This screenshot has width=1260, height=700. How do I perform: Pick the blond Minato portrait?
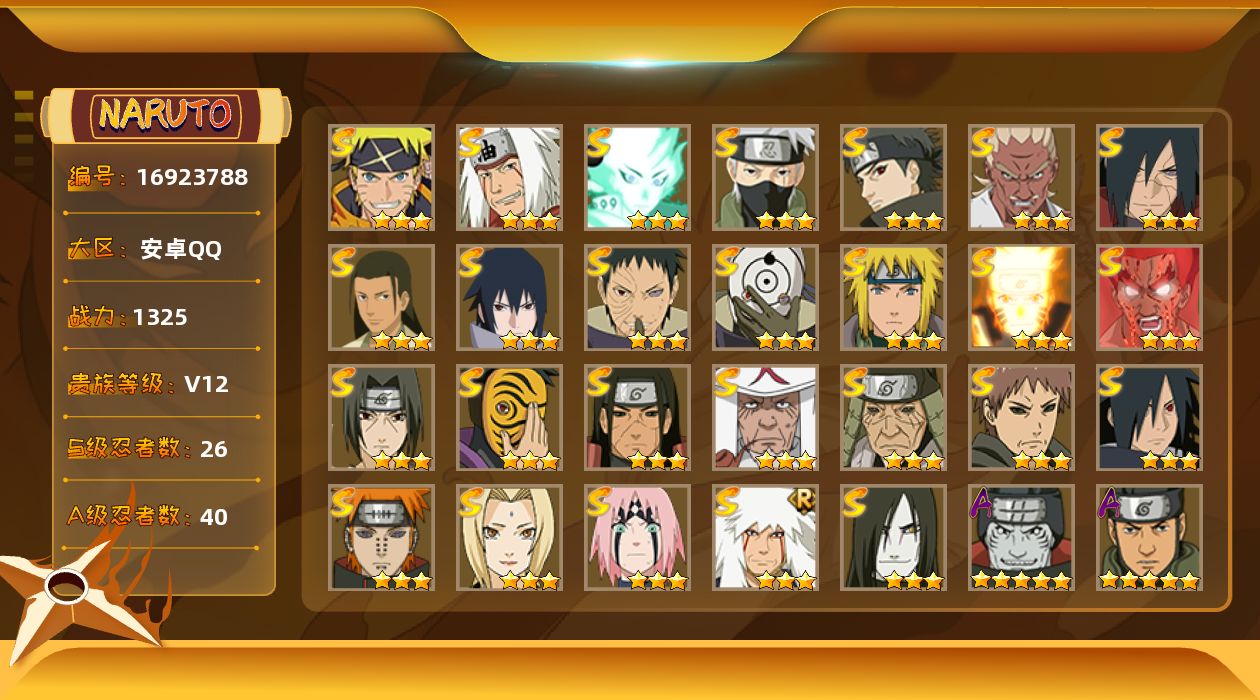[x=893, y=297]
